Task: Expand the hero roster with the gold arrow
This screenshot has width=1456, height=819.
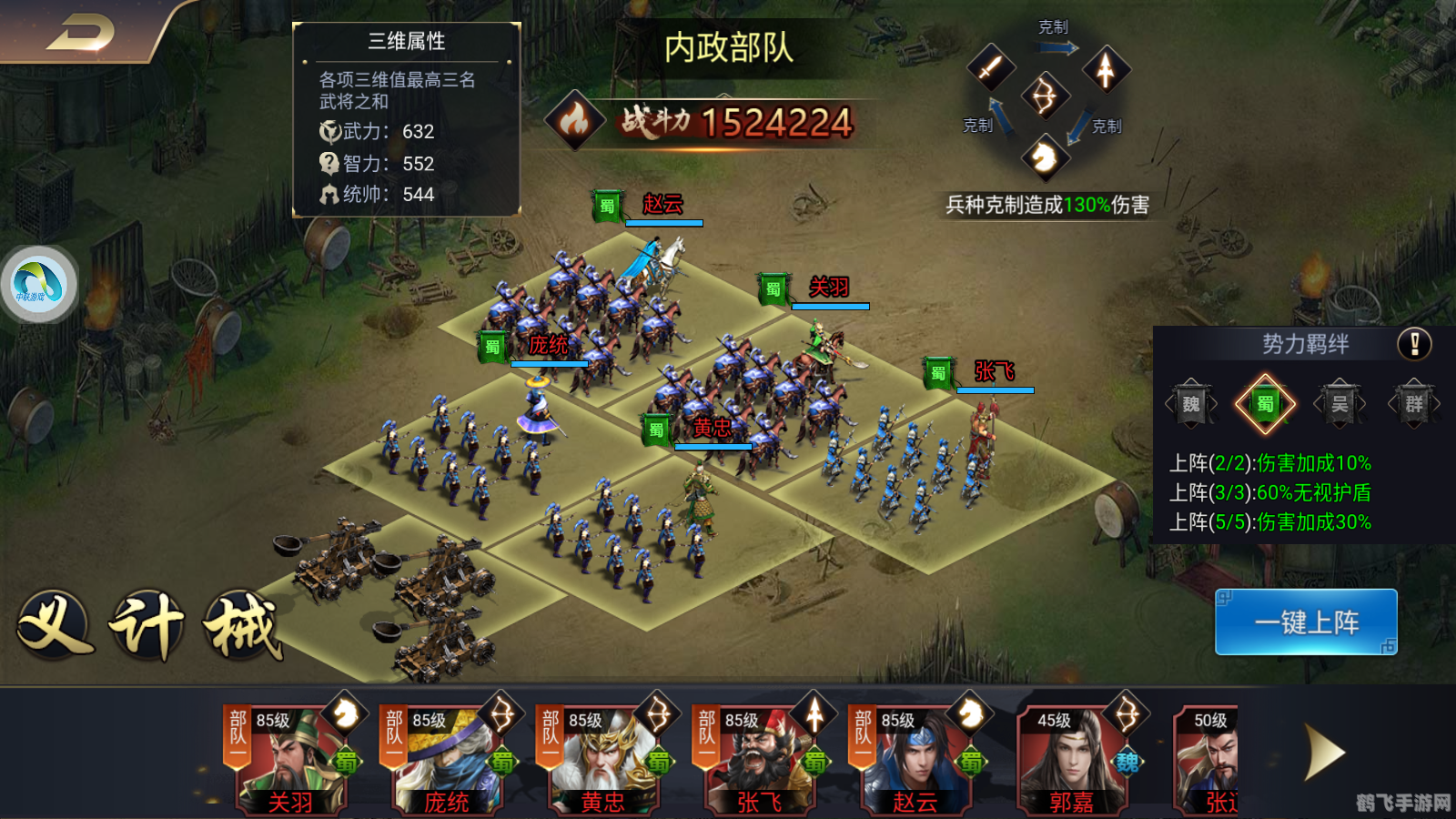Action: tap(1324, 751)
